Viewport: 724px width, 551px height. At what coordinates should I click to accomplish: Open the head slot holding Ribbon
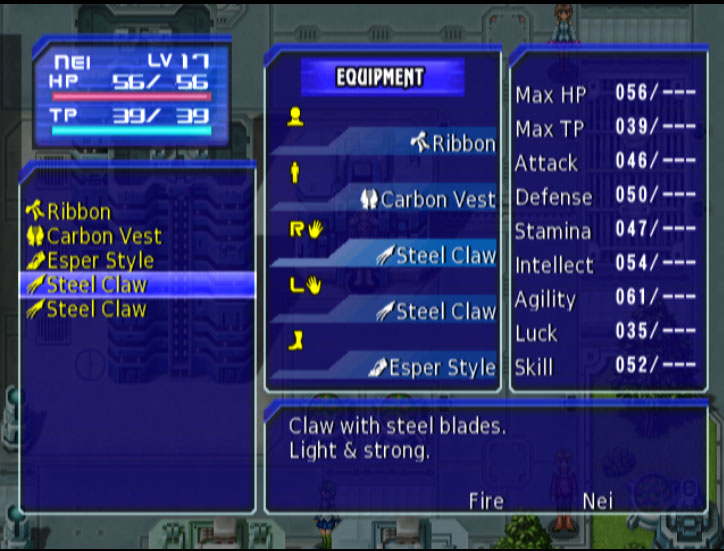coord(452,144)
